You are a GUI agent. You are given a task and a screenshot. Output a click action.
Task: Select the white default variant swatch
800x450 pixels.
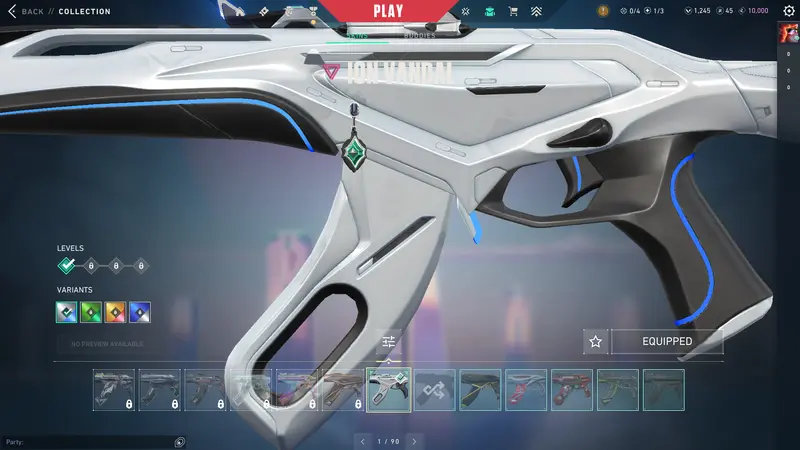(x=68, y=312)
